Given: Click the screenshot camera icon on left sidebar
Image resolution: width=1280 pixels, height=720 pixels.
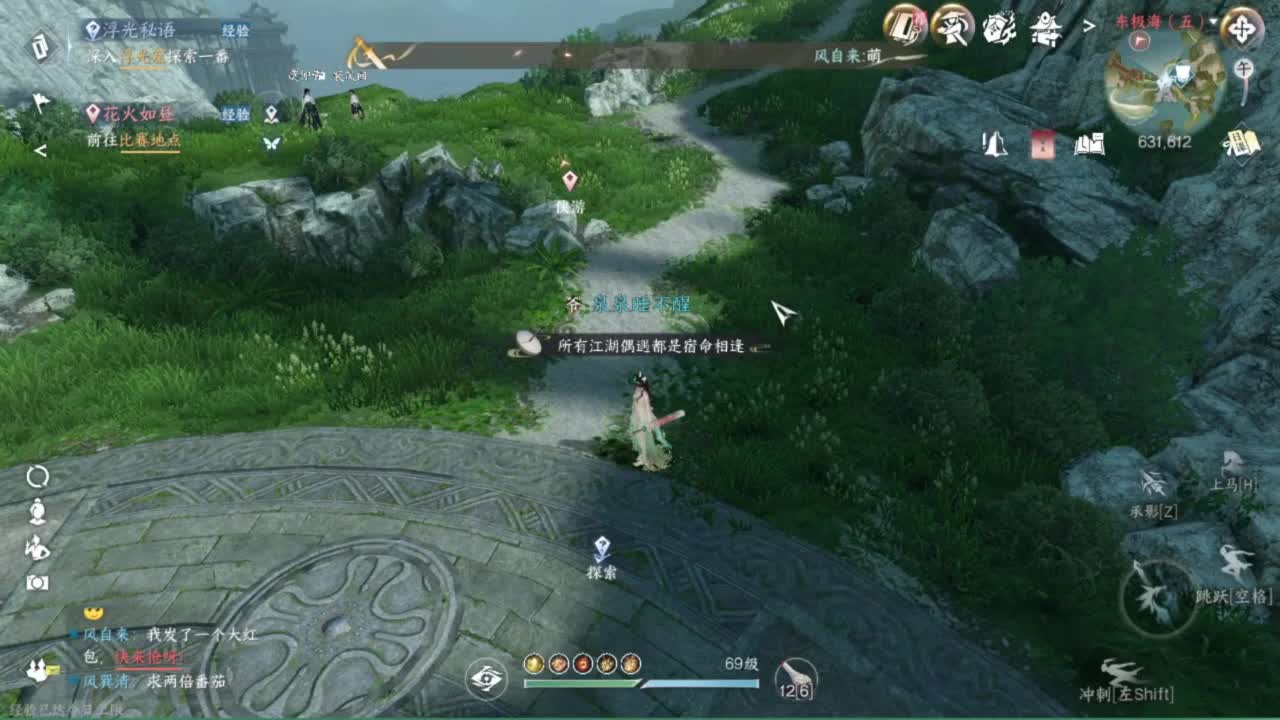Looking at the screenshot, I should (38, 582).
